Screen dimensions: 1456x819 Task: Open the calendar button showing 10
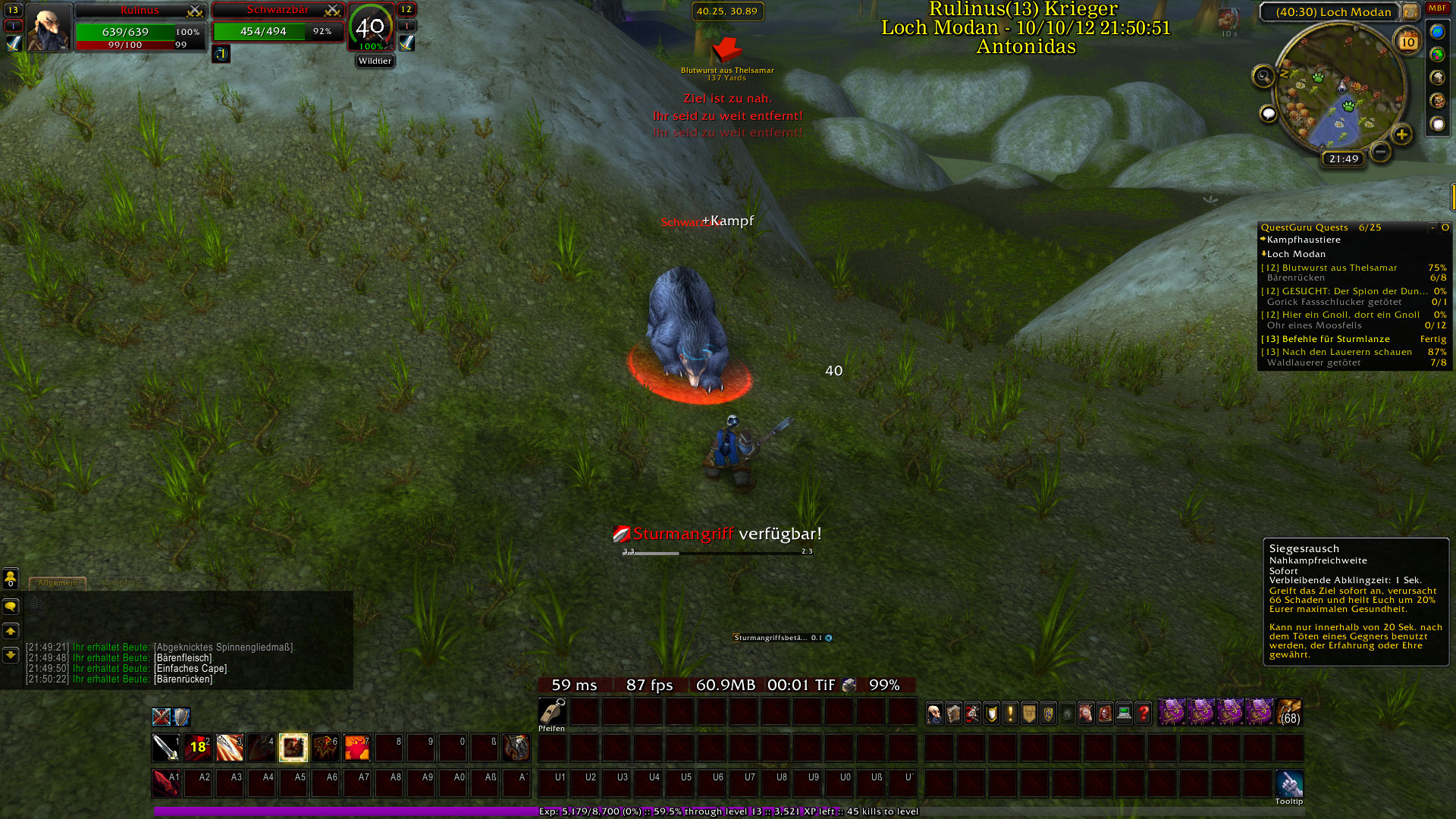pyautogui.click(x=1407, y=42)
